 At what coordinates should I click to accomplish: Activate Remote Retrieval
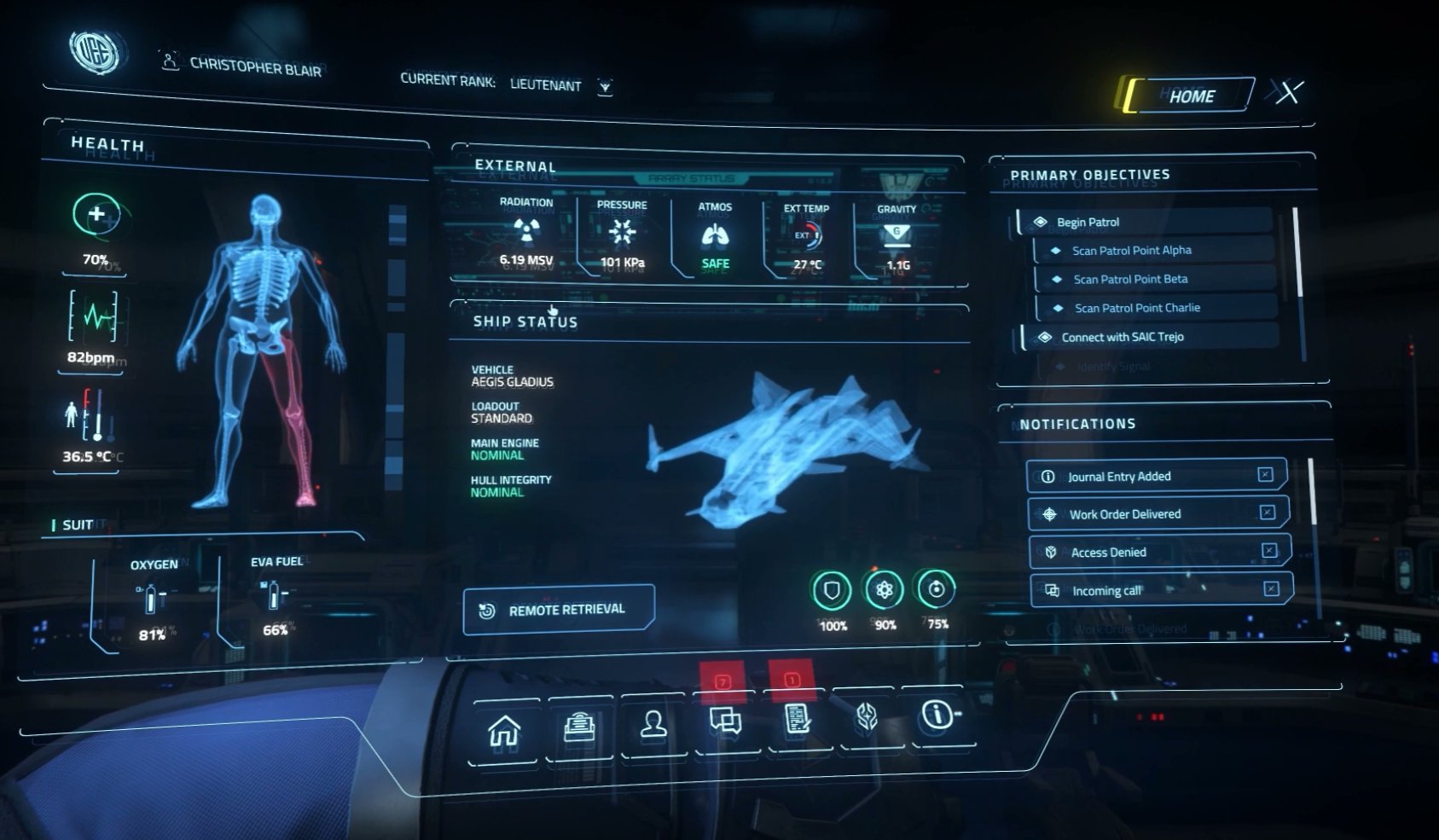click(559, 610)
